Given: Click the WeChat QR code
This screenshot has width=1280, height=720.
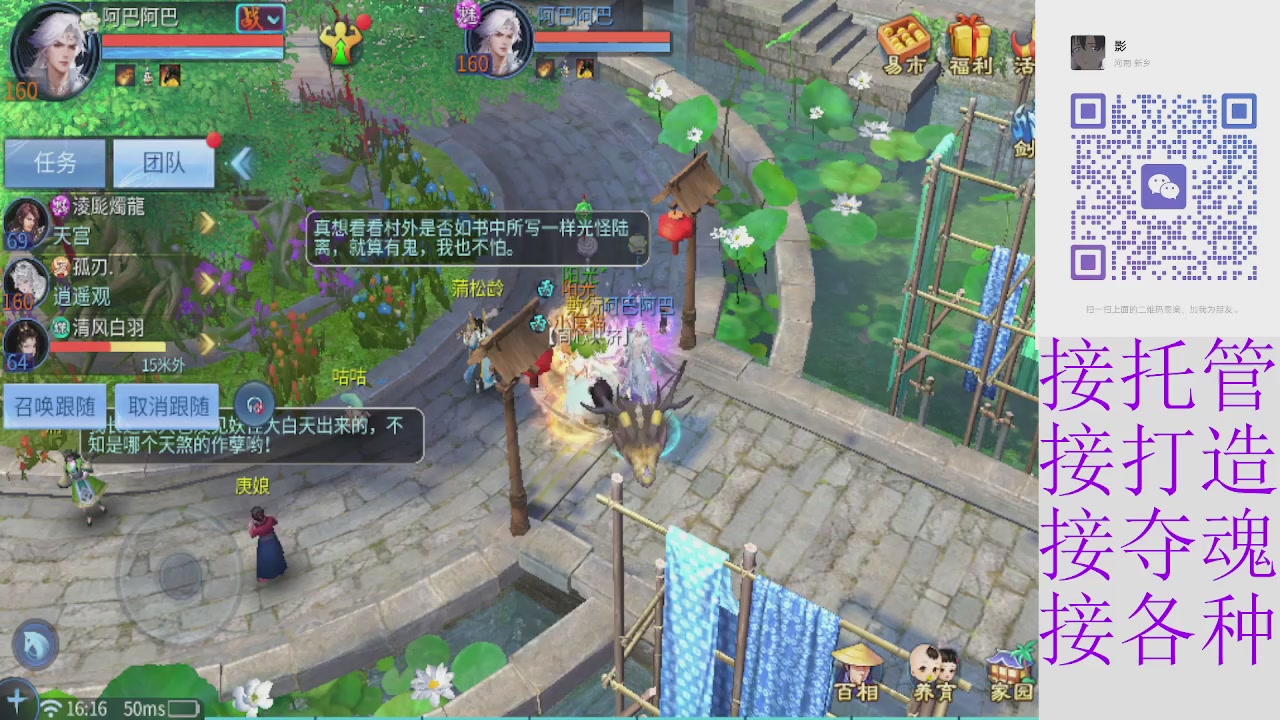Looking at the screenshot, I should [x=1164, y=186].
